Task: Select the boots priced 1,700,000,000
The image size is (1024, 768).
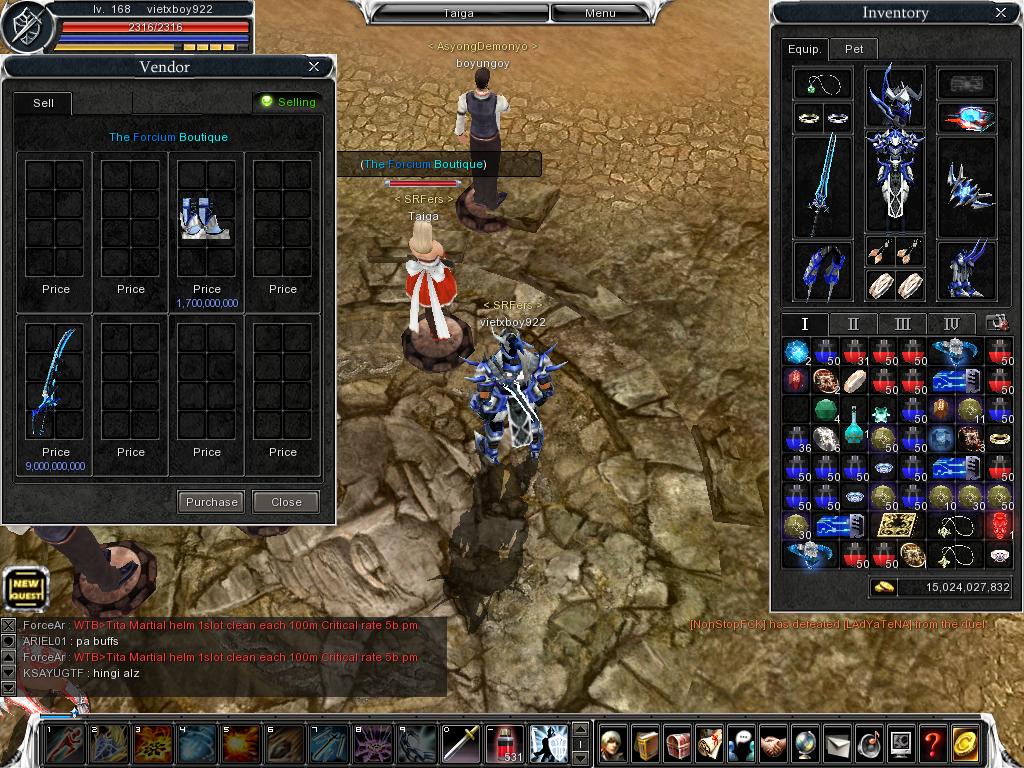Action: 207,218
